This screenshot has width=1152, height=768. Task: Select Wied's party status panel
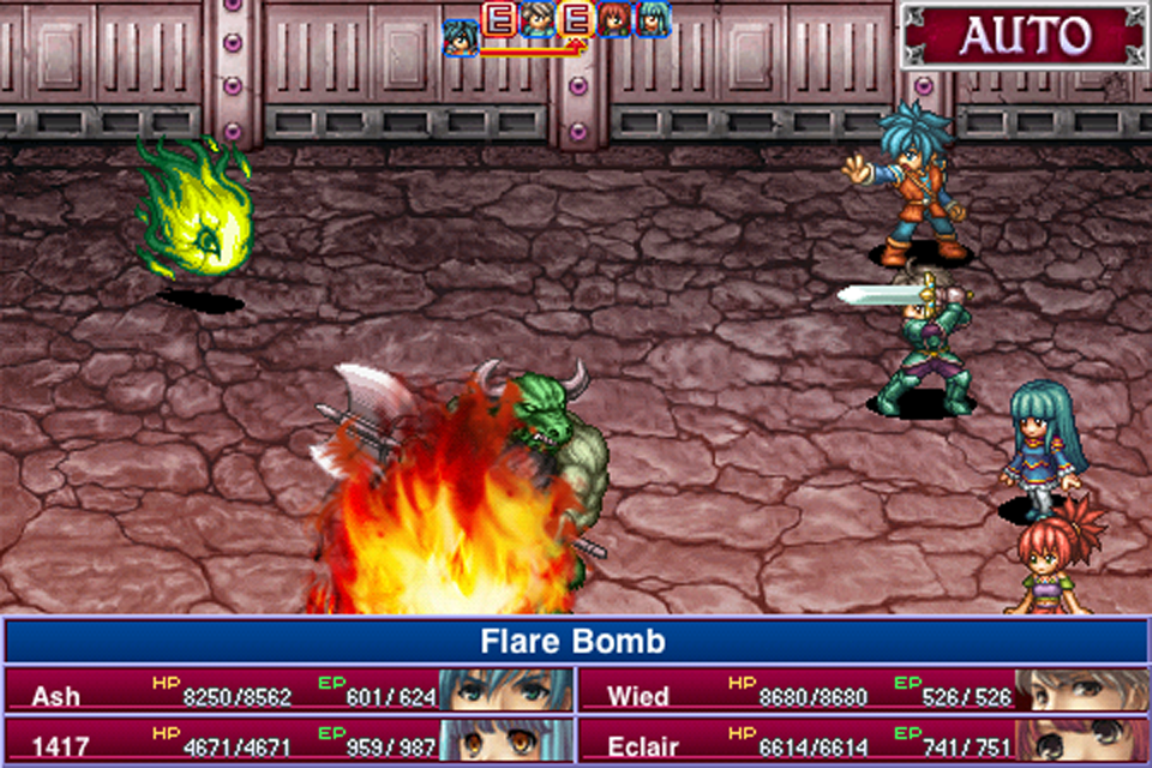863,691
